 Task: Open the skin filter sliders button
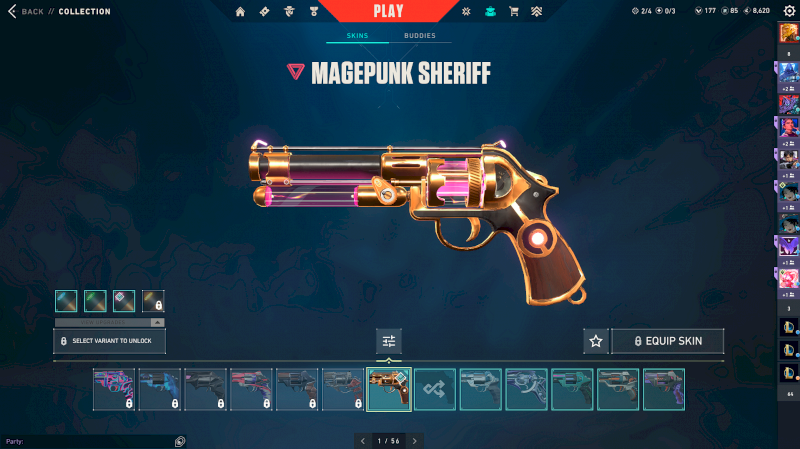[x=389, y=341]
